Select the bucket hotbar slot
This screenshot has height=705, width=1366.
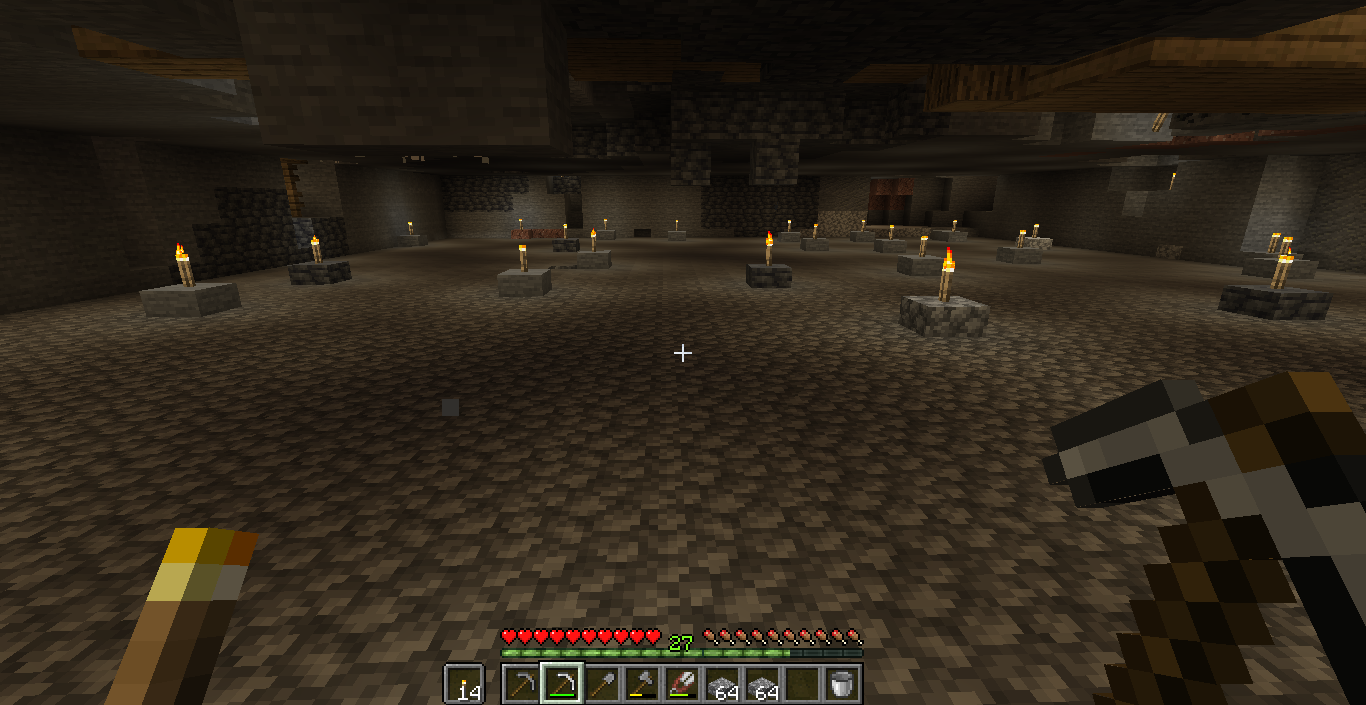click(x=842, y=684)
